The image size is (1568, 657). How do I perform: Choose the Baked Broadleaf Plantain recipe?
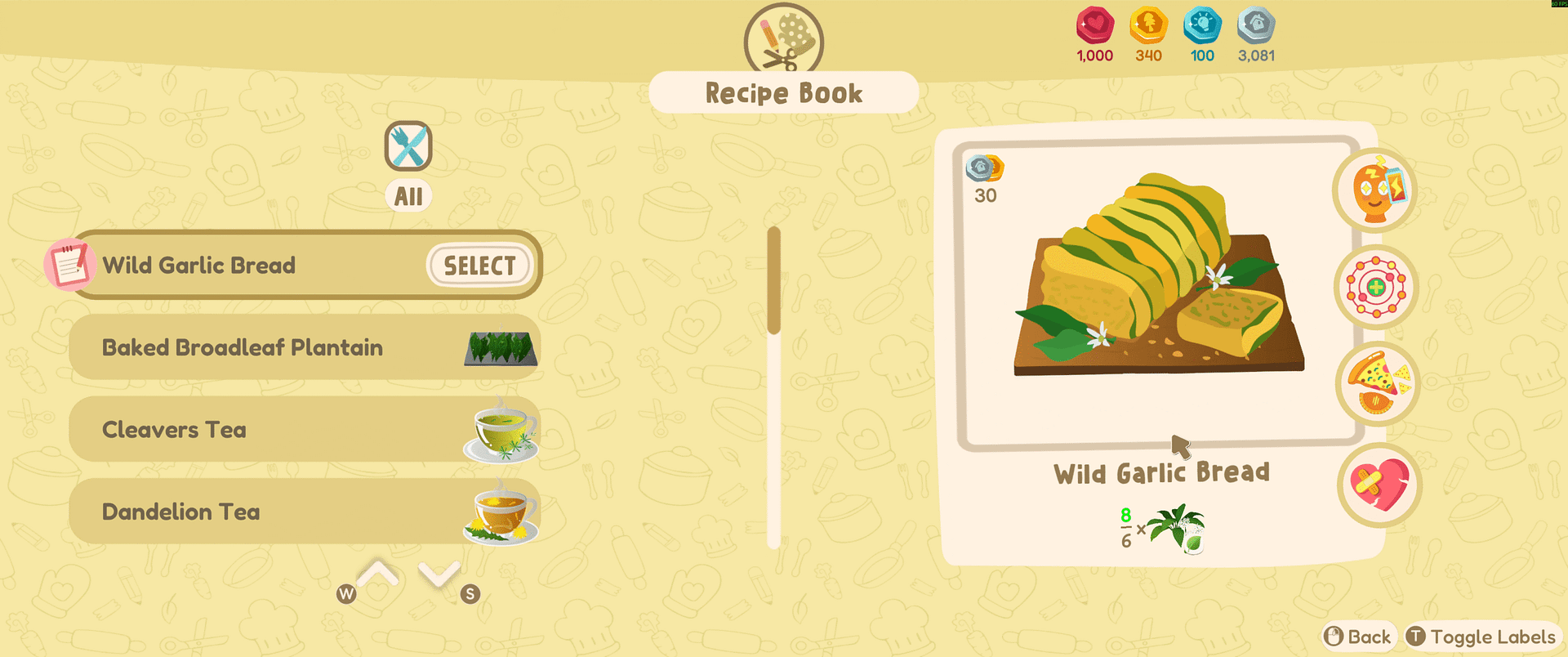pos(304,347)
